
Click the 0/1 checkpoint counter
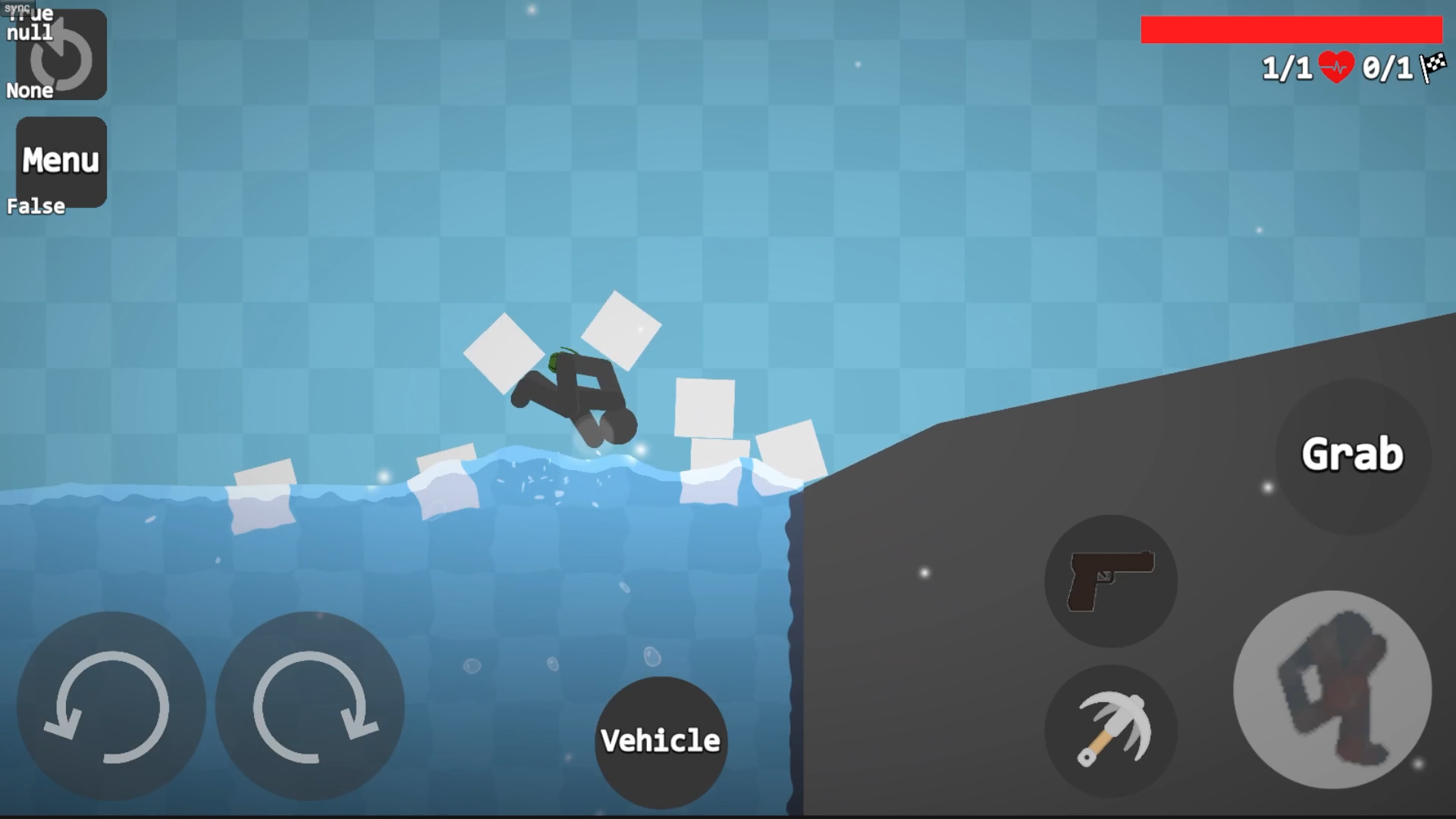pos(1388,68)
